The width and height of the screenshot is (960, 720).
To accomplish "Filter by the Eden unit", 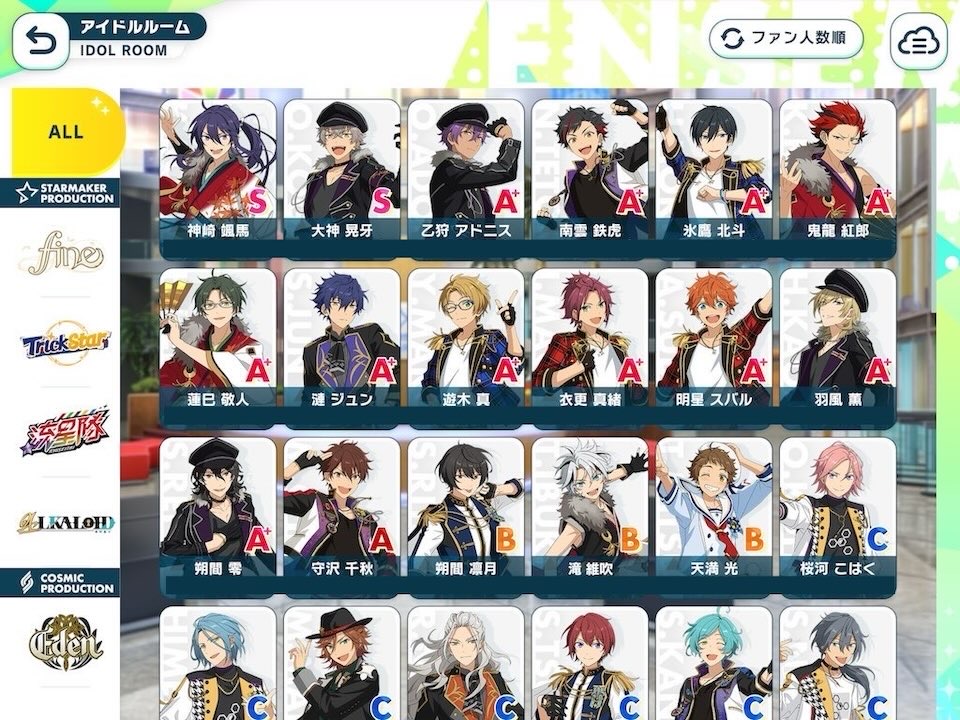I will click(66, 638).
